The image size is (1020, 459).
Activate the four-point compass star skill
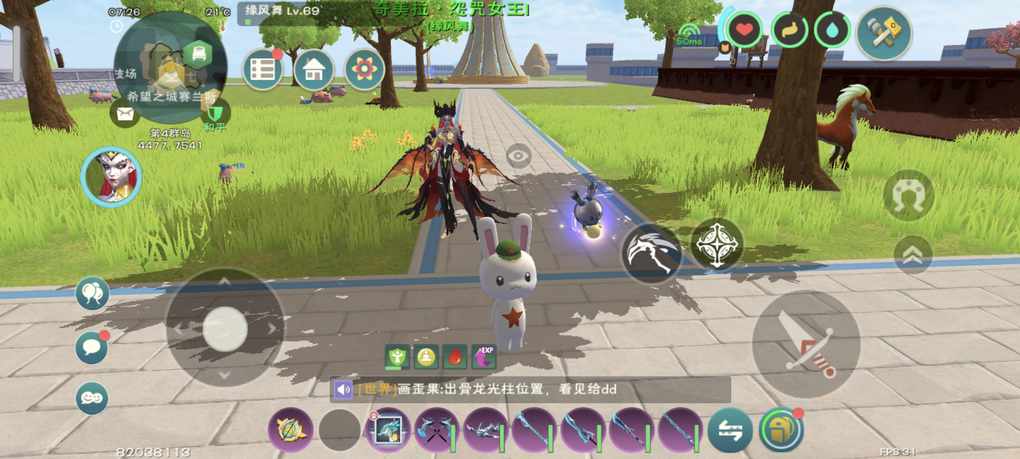pyautogui.click(x=716, y=244)
